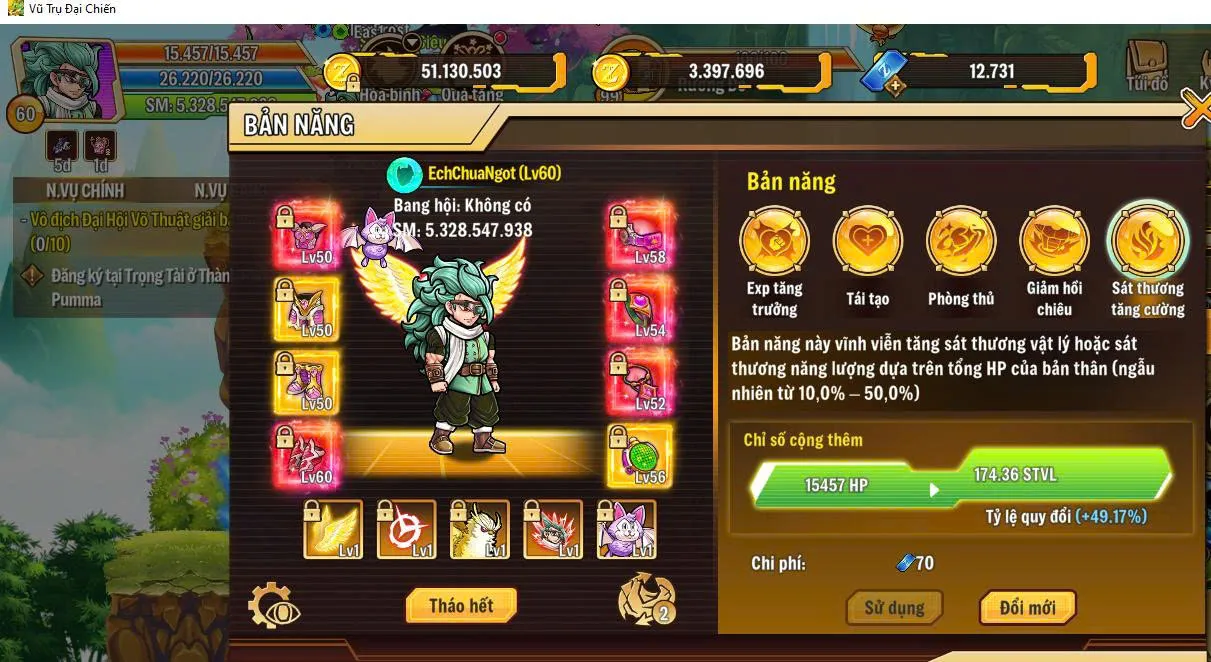1211x662 pixels.
Task: Choose the Tái tạo instinct
Action: pyautogui.click(x=867, y=241)
